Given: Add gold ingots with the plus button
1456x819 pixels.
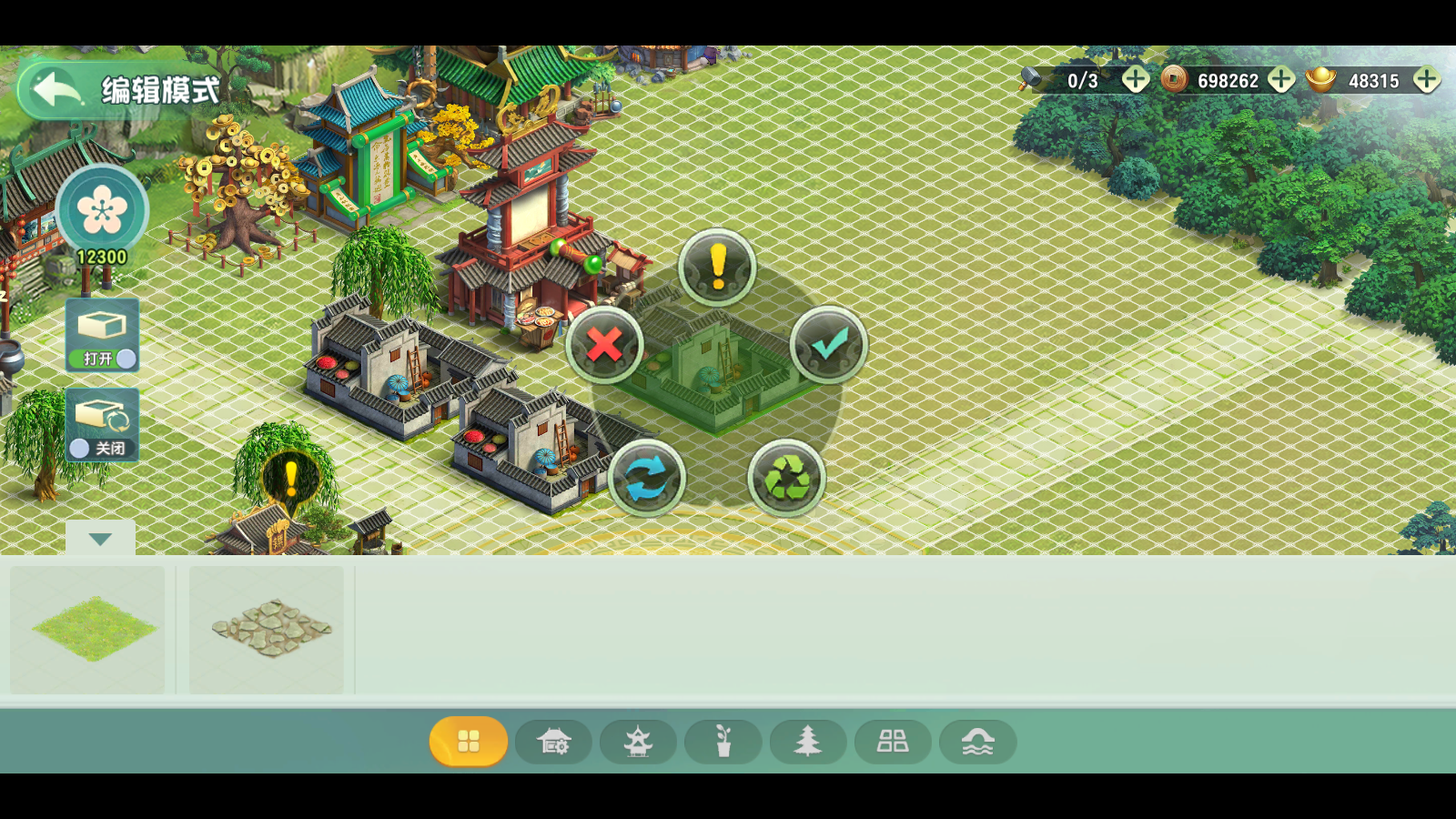Looking at the screenshot, I should pos(1426,80).
